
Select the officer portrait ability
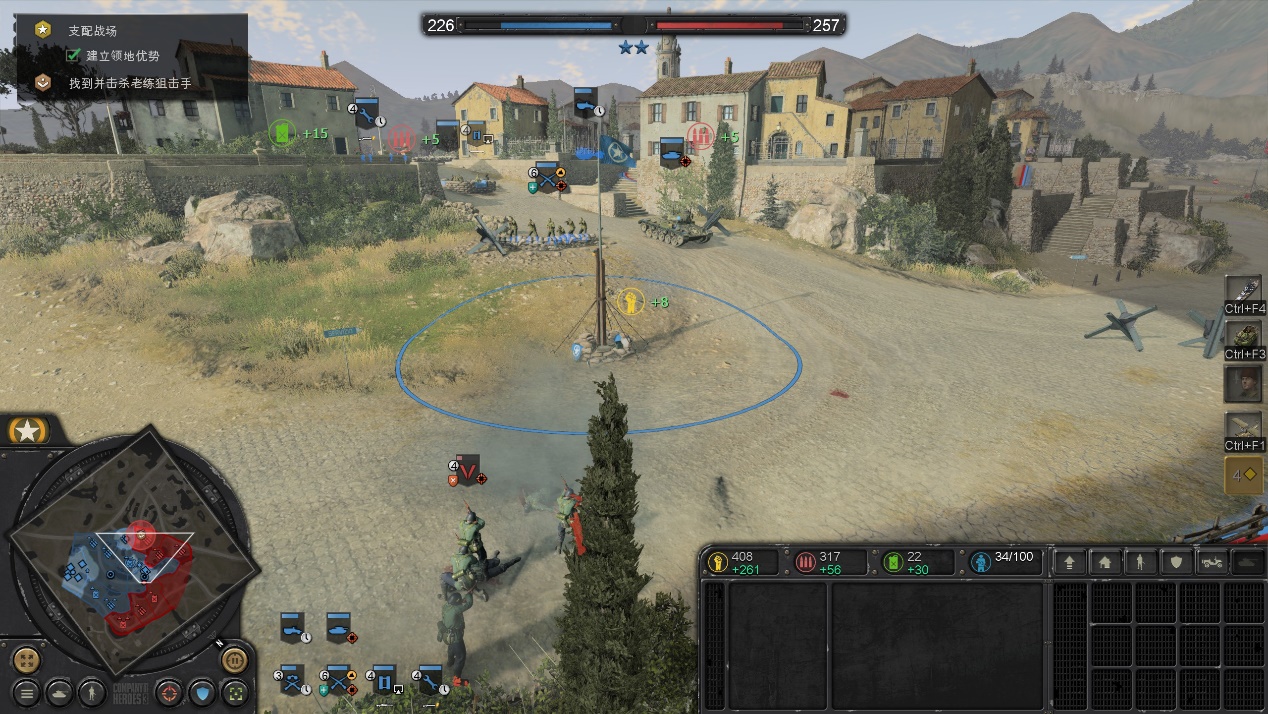tap(1244, 382)
